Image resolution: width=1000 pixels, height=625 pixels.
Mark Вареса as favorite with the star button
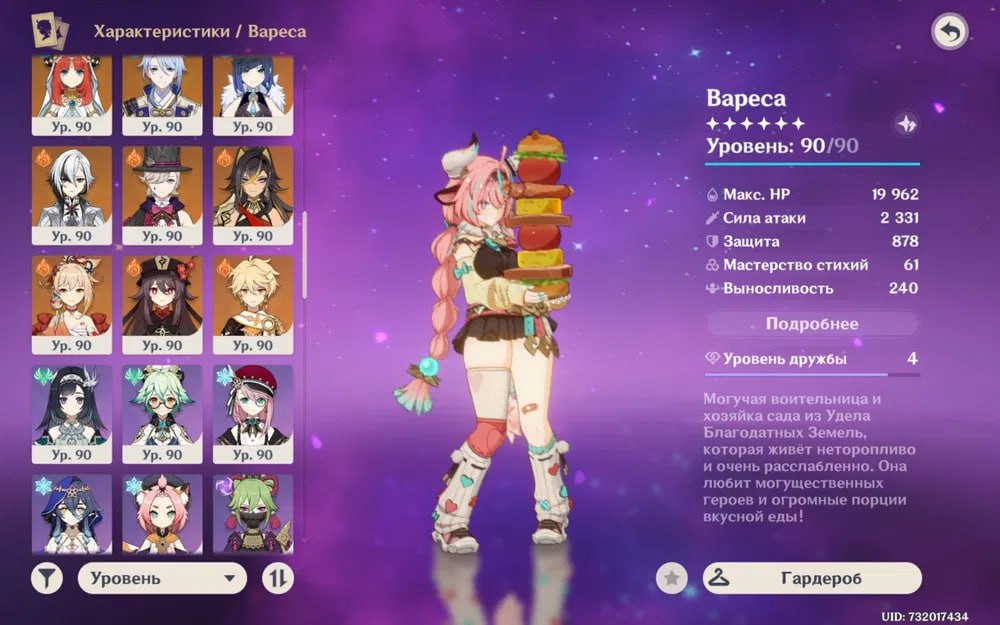(671, 578)
